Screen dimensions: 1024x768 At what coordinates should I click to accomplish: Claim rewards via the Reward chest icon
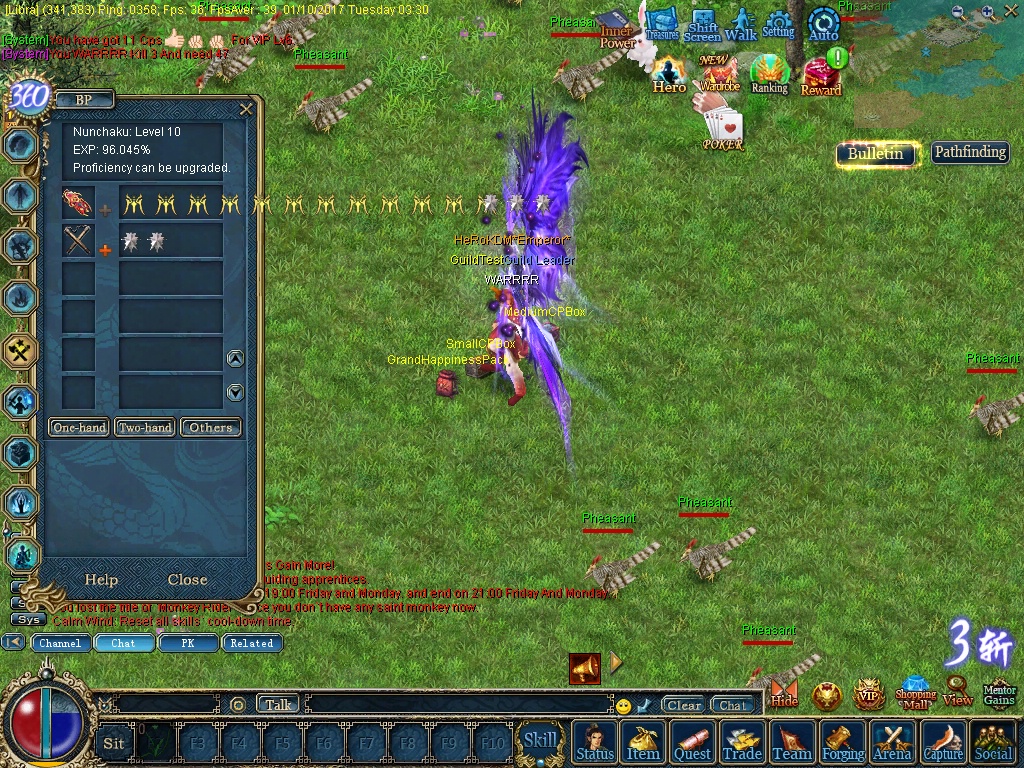(x=821, y=76)
